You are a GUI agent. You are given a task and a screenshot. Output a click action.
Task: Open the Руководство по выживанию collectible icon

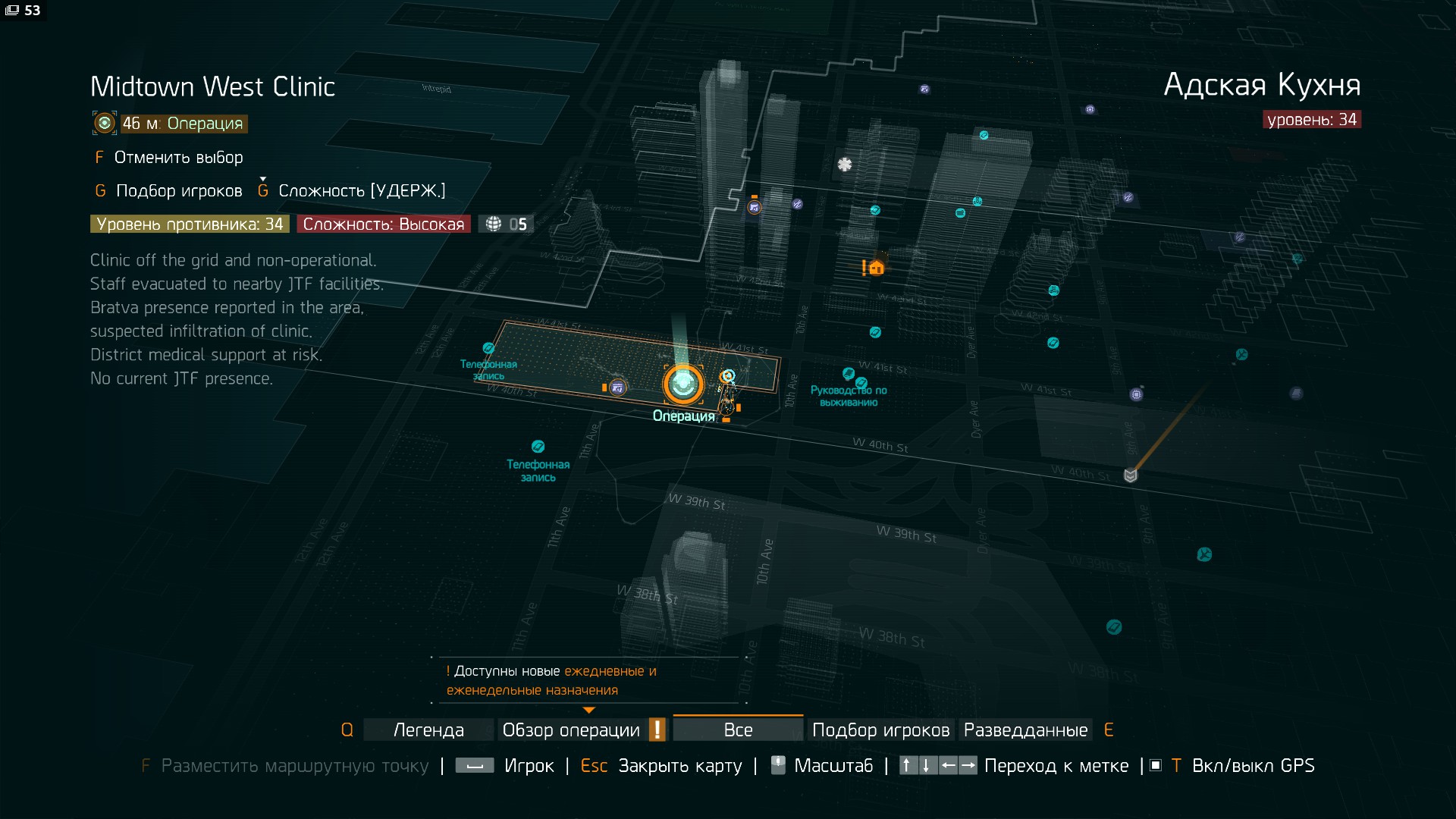click(x=847, y=372)
